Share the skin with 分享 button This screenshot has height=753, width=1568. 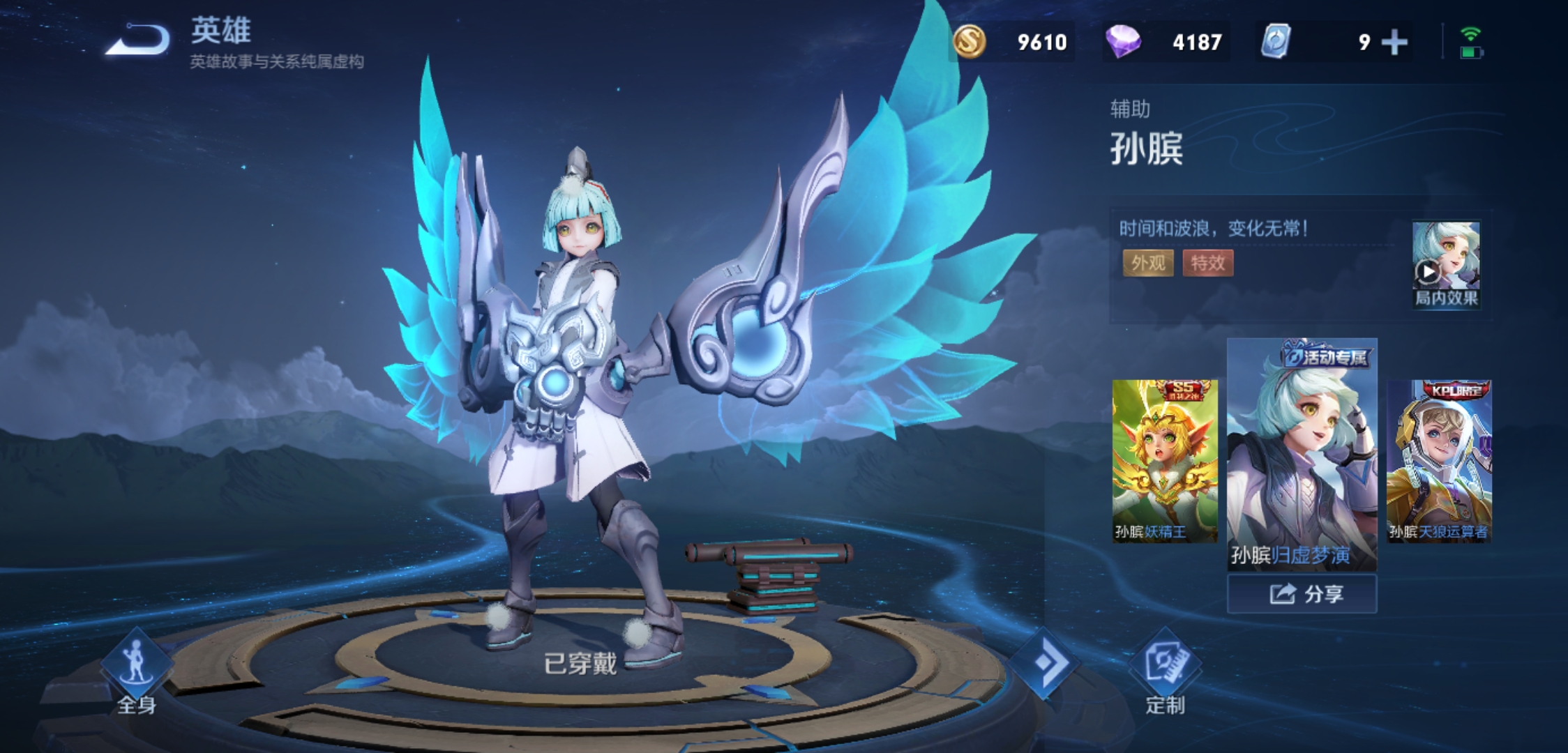1302,594
